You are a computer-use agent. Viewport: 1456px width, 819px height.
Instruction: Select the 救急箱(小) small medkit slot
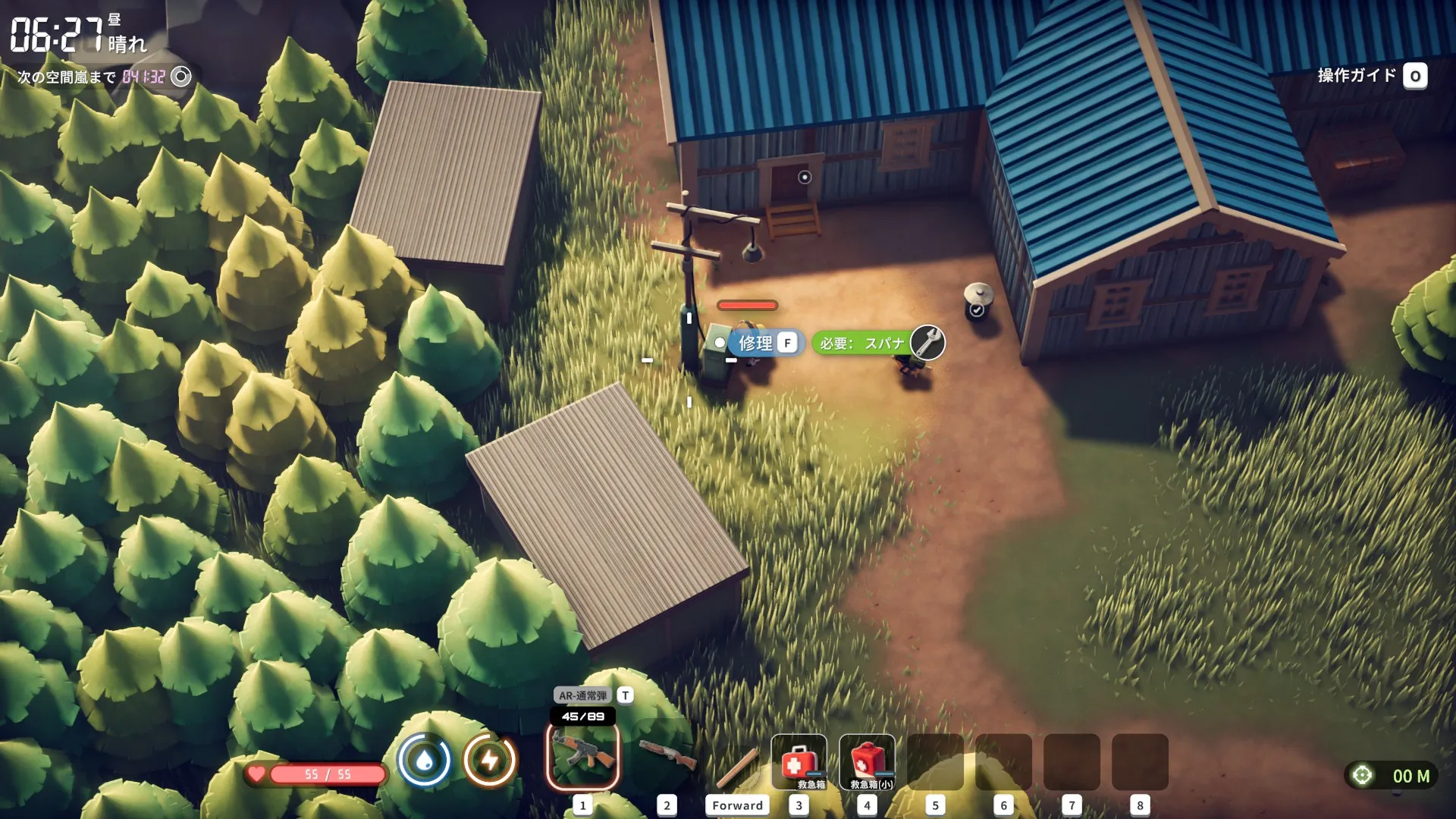[867, 761]
